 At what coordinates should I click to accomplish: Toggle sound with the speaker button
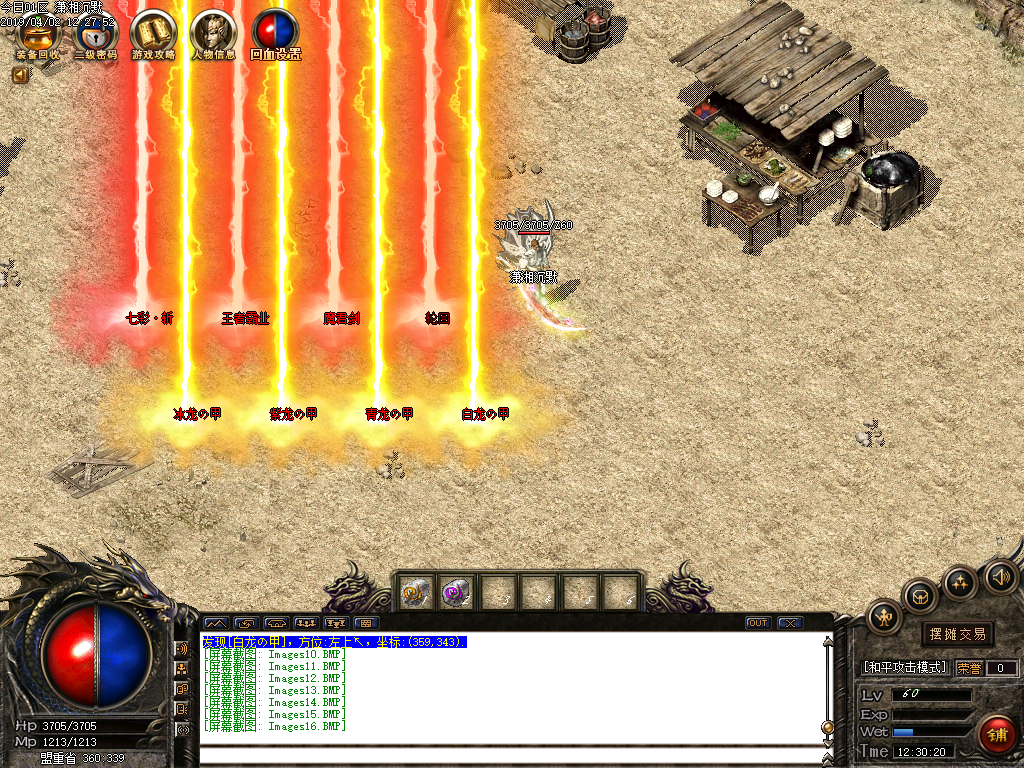click(1000, 576)
